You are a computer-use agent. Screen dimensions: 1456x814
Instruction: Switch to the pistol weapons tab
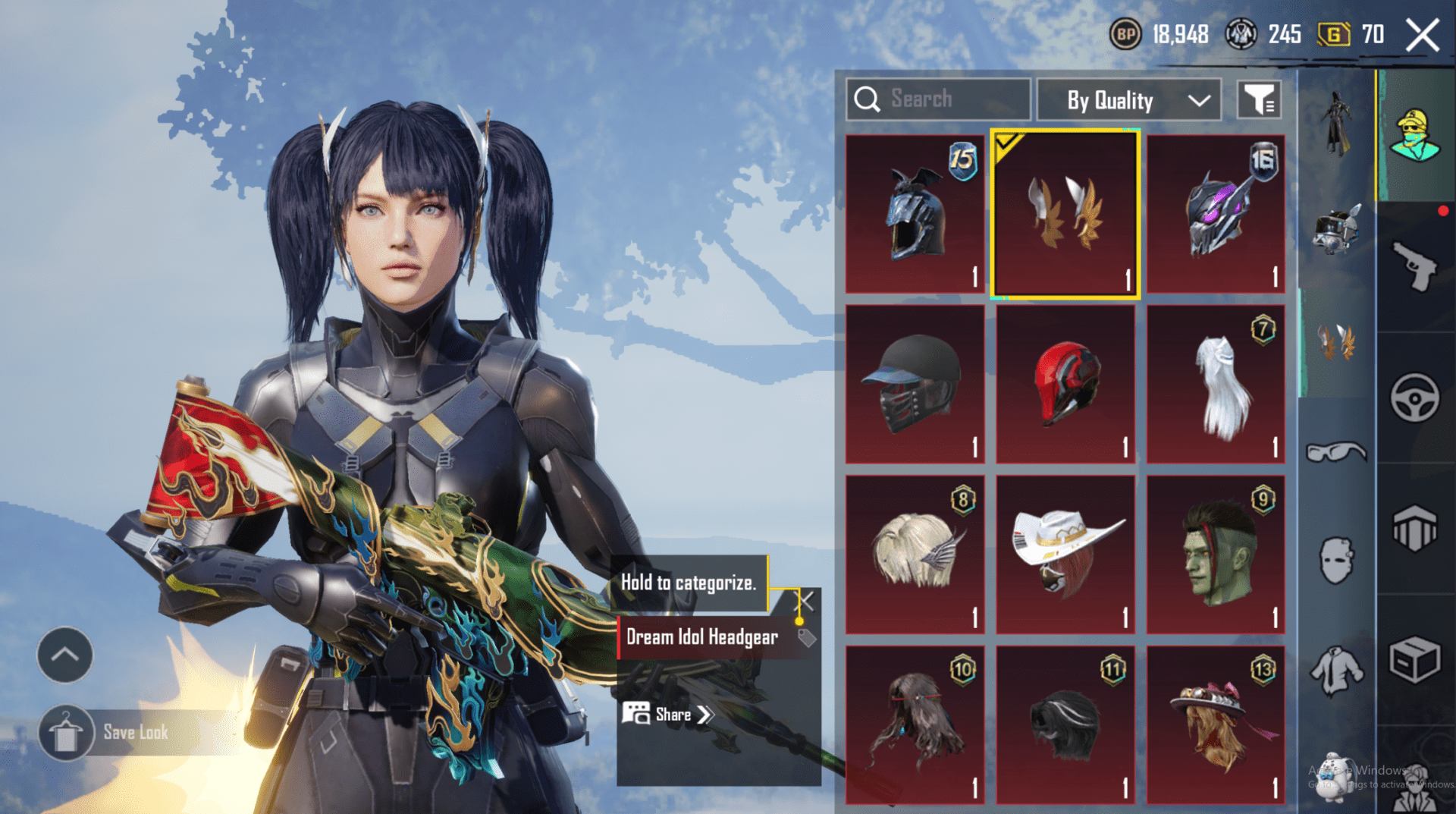pyautogui.click(x=1415, y=266)
